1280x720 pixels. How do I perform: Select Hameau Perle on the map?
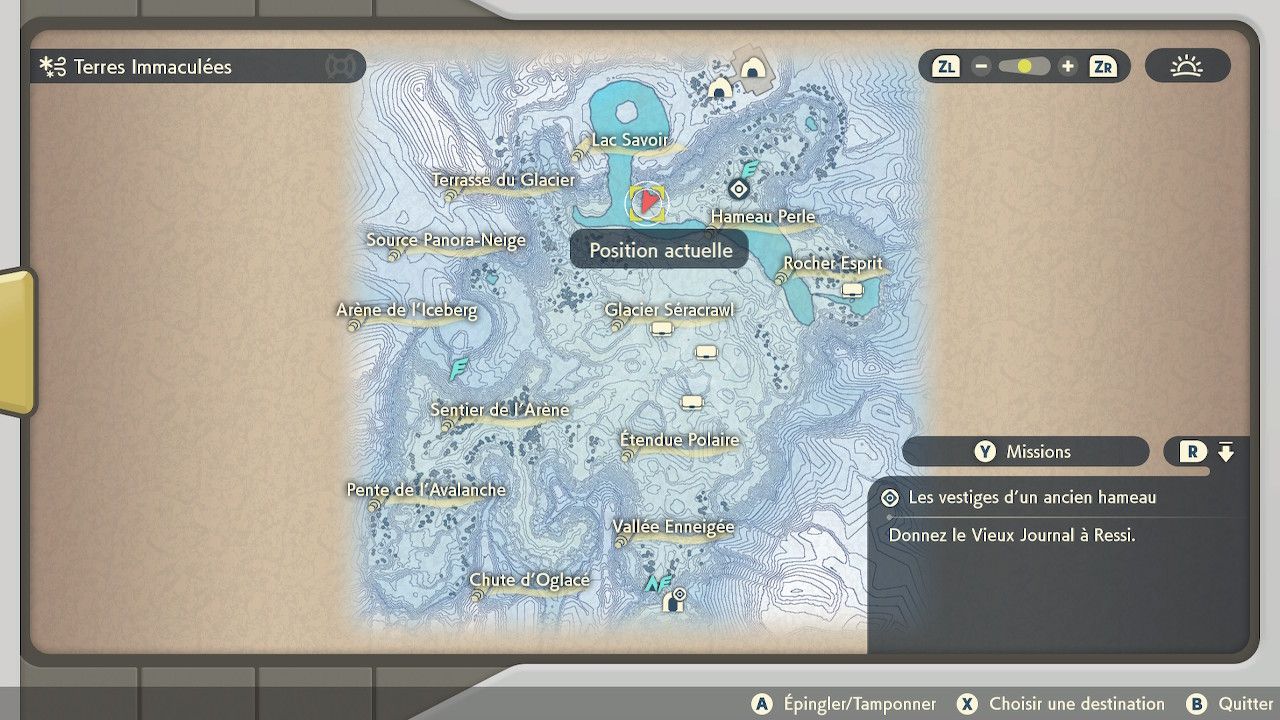tap(763, 217)
